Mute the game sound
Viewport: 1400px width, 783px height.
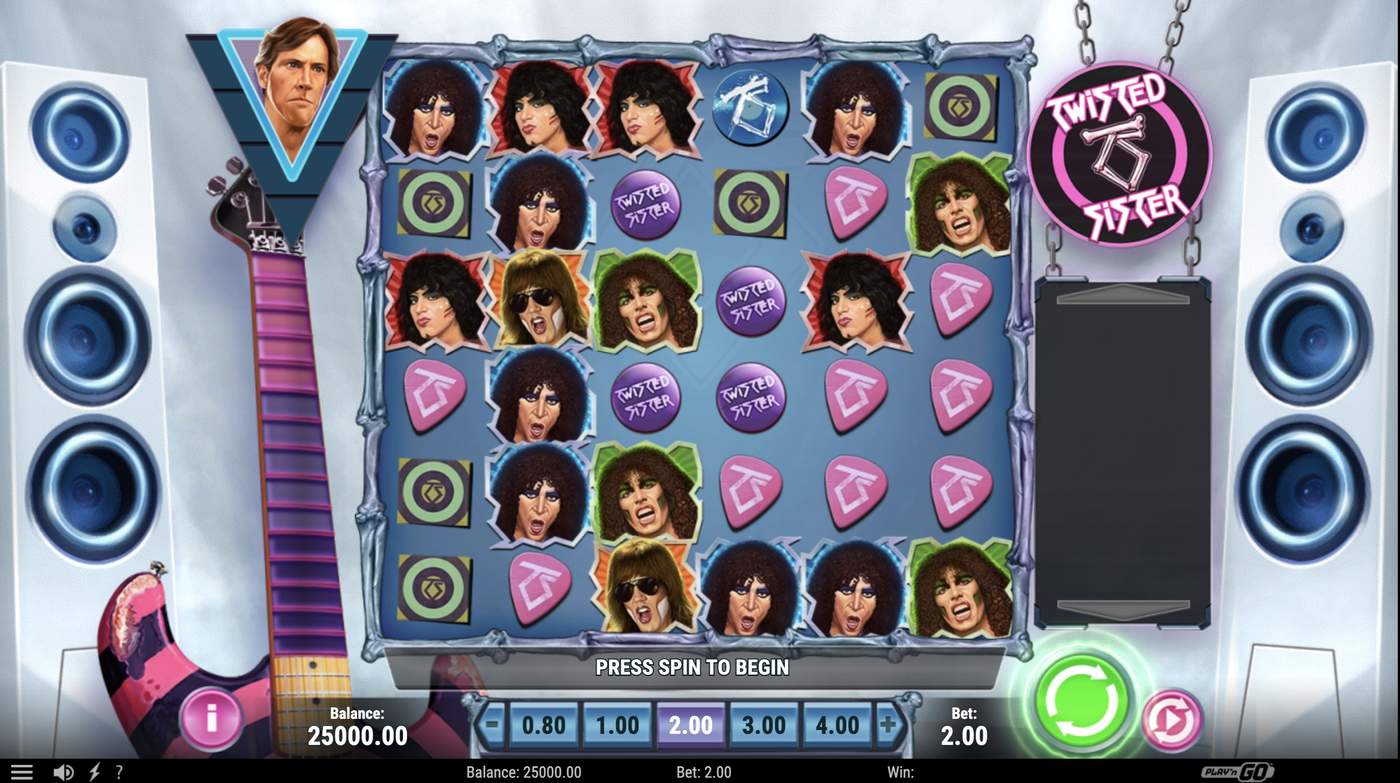point(62,771)
